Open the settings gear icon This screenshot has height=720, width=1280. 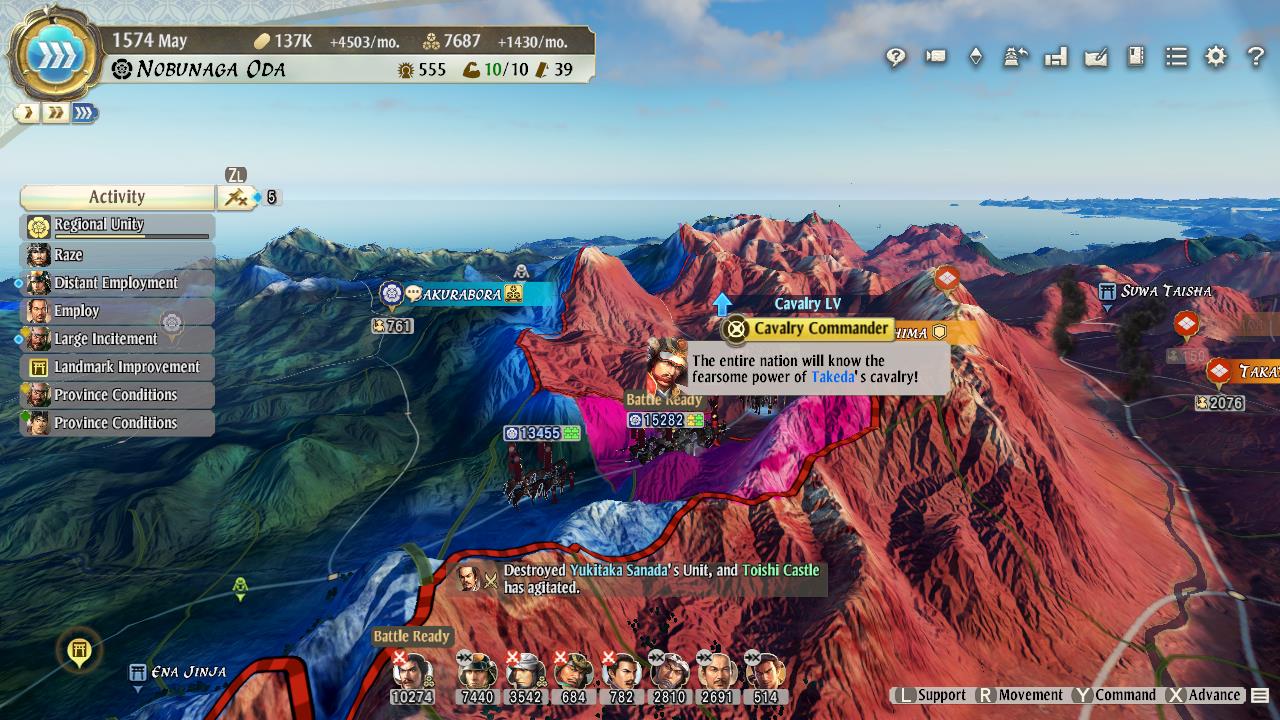coord(1216,57)
